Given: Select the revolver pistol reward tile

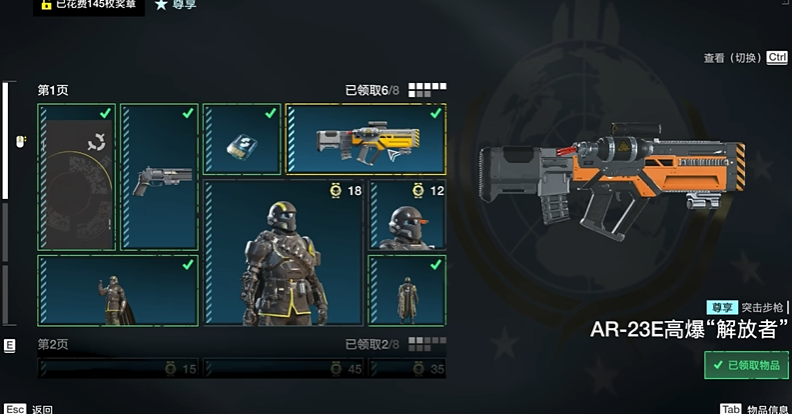Looking at the screenshot, I should pos(160,177).
